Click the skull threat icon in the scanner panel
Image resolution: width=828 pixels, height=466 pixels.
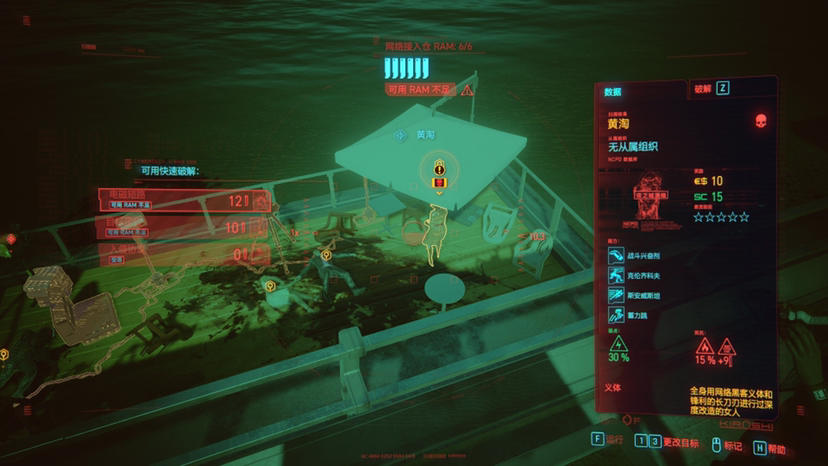pos(761,120)
